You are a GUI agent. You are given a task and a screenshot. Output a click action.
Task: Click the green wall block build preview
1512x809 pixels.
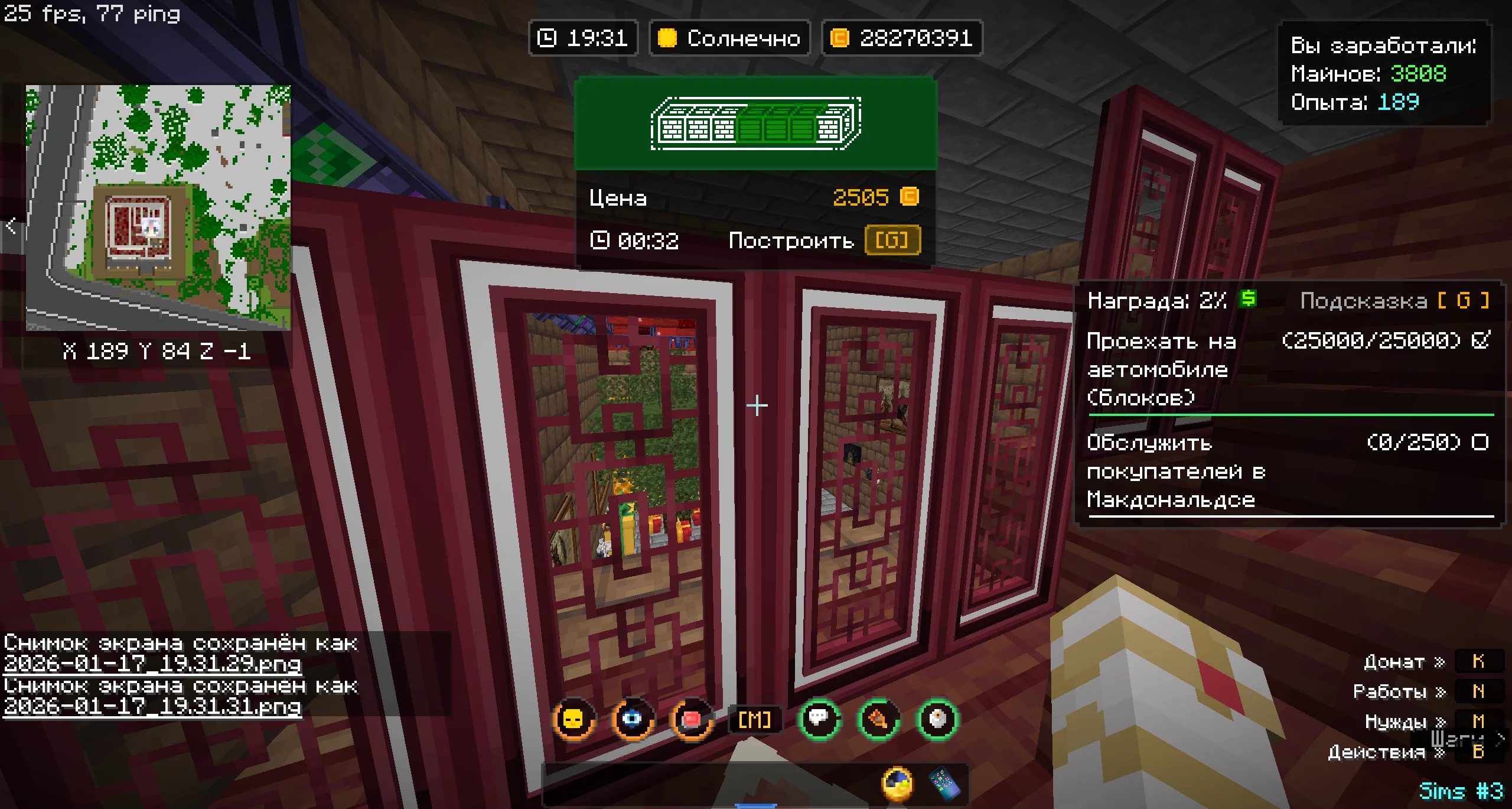pos(755,124)
